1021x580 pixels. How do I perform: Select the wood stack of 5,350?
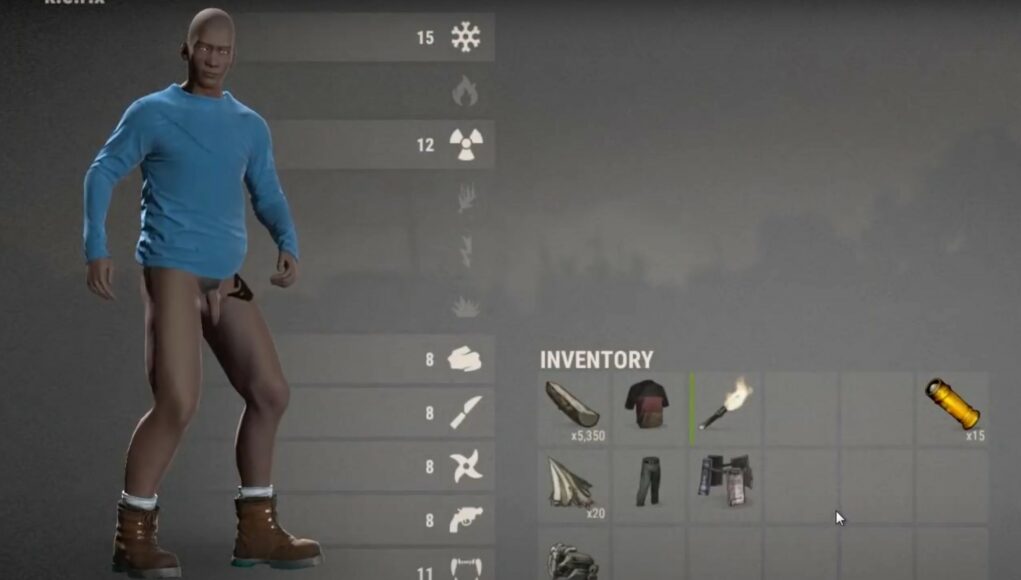coord(573,408)
